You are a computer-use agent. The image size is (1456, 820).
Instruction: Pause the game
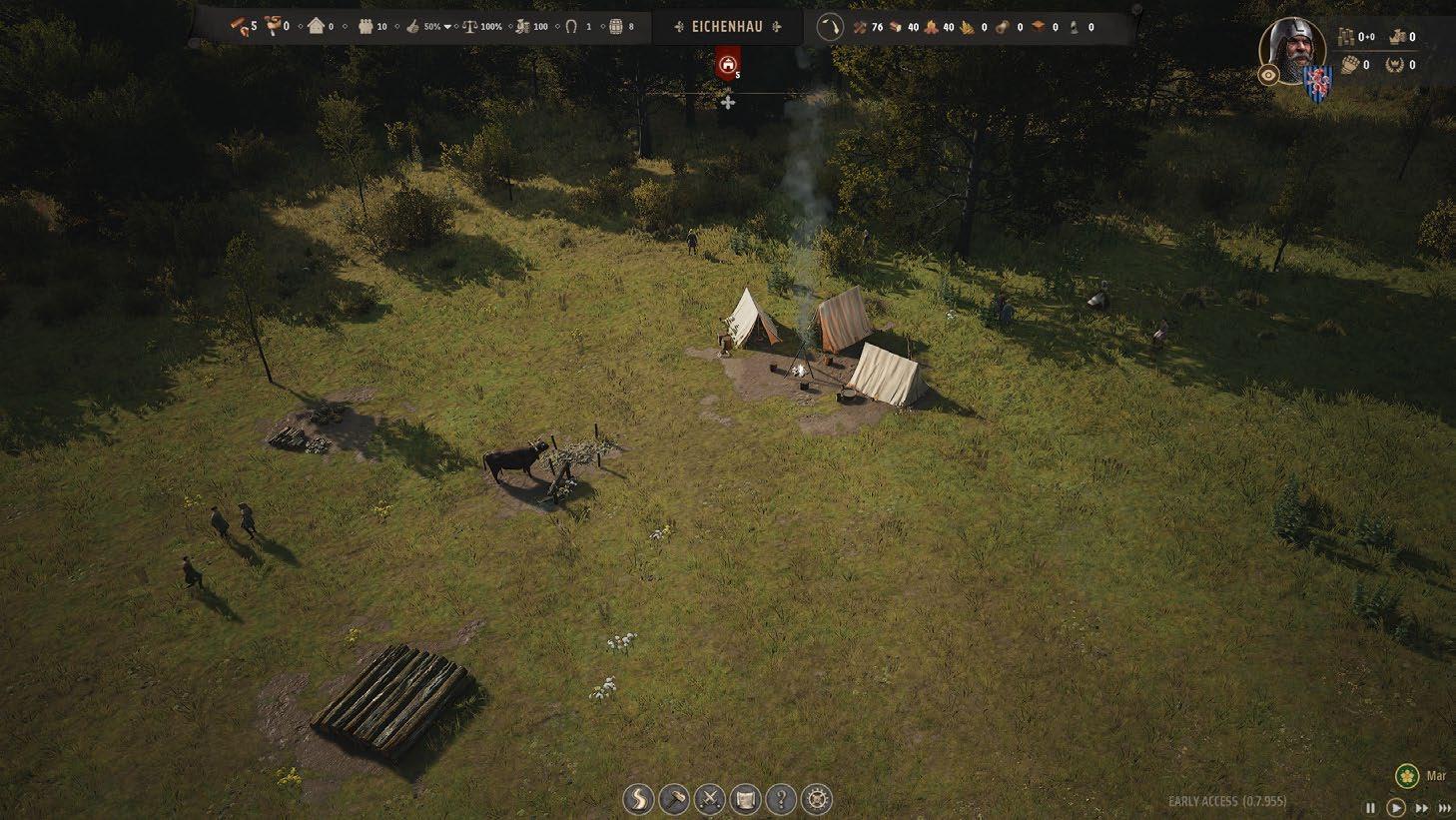tap(1370, 808)
